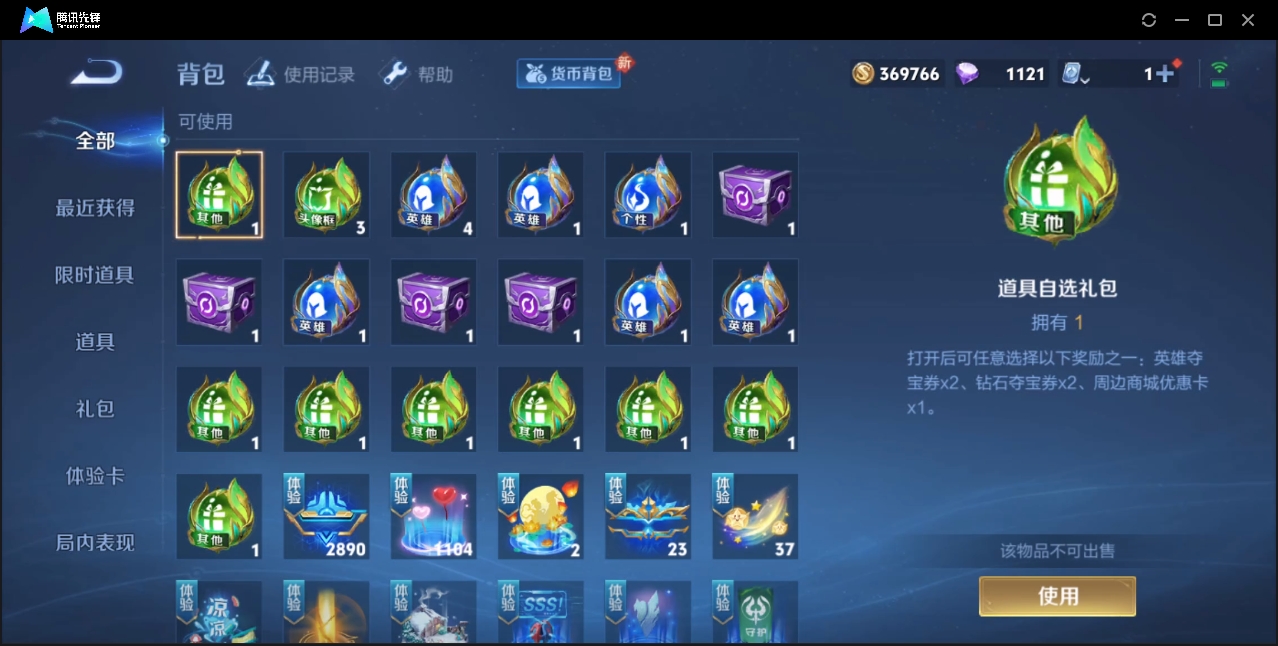Go back with the return arrow
The width and height of the screenshot is (1278, 646).
(x=96, y=73)
